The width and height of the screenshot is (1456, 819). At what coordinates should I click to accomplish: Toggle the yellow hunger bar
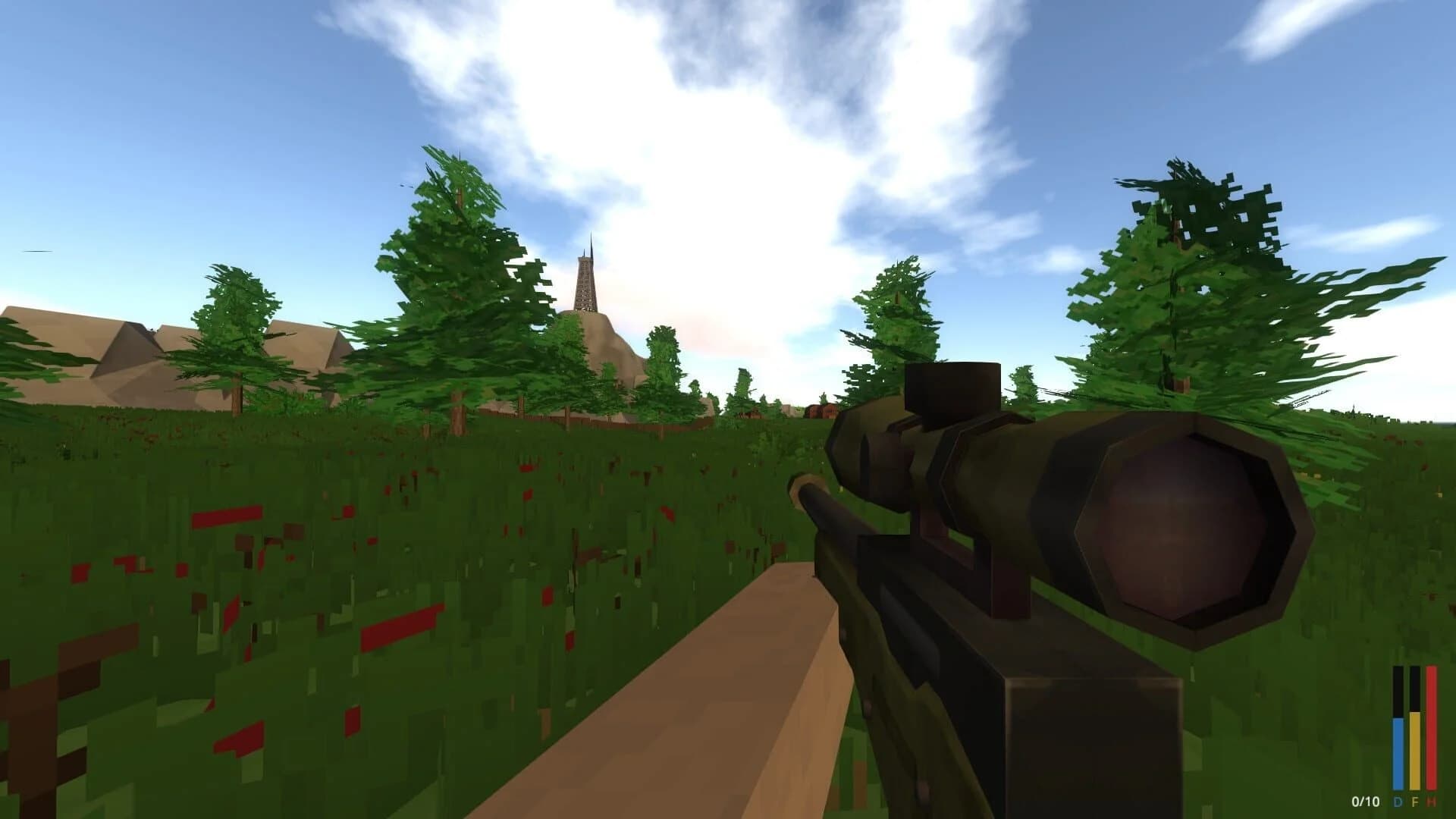point(1414,751)
